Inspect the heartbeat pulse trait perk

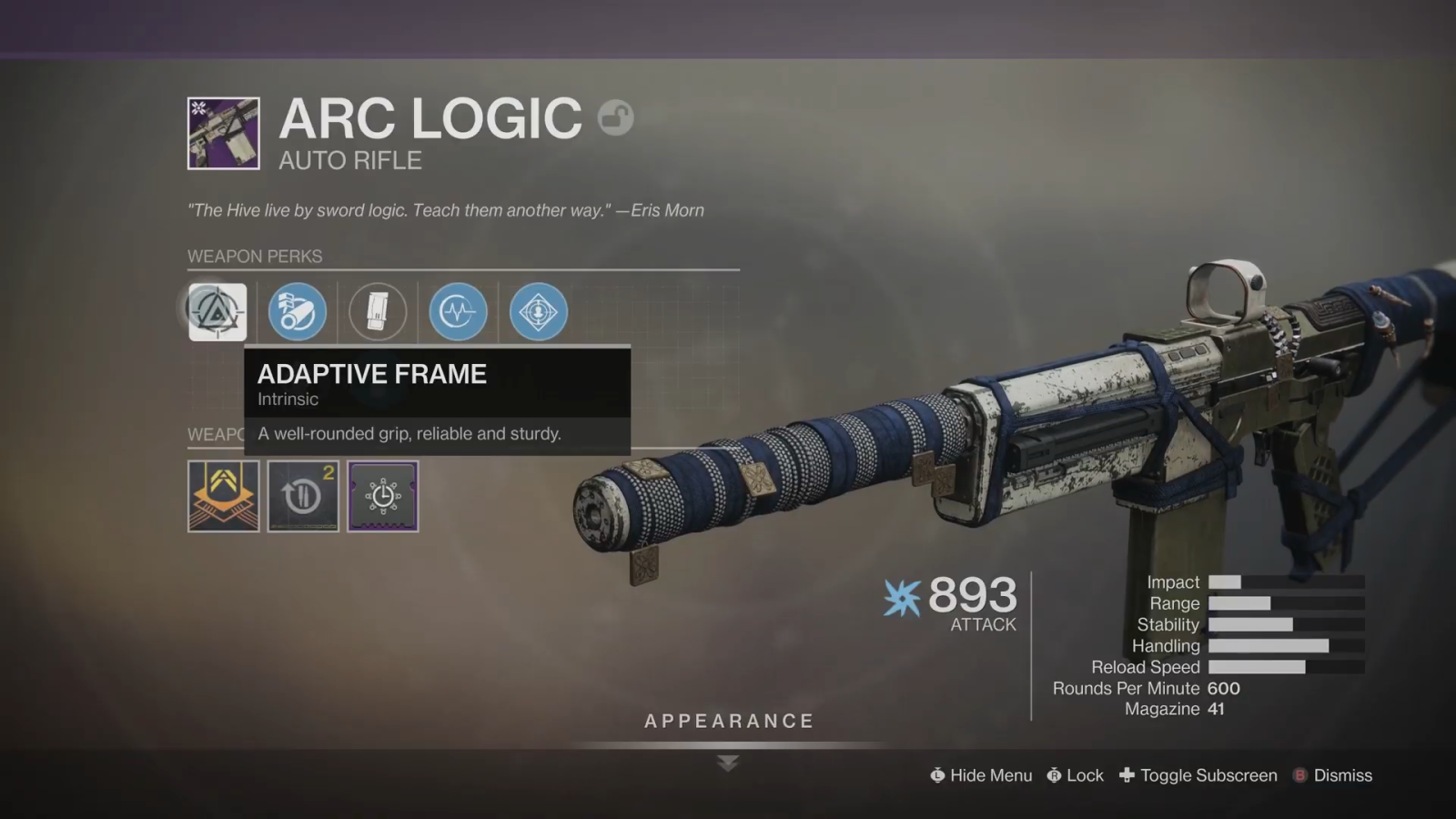pyautogui.click(x=458, y=311)
